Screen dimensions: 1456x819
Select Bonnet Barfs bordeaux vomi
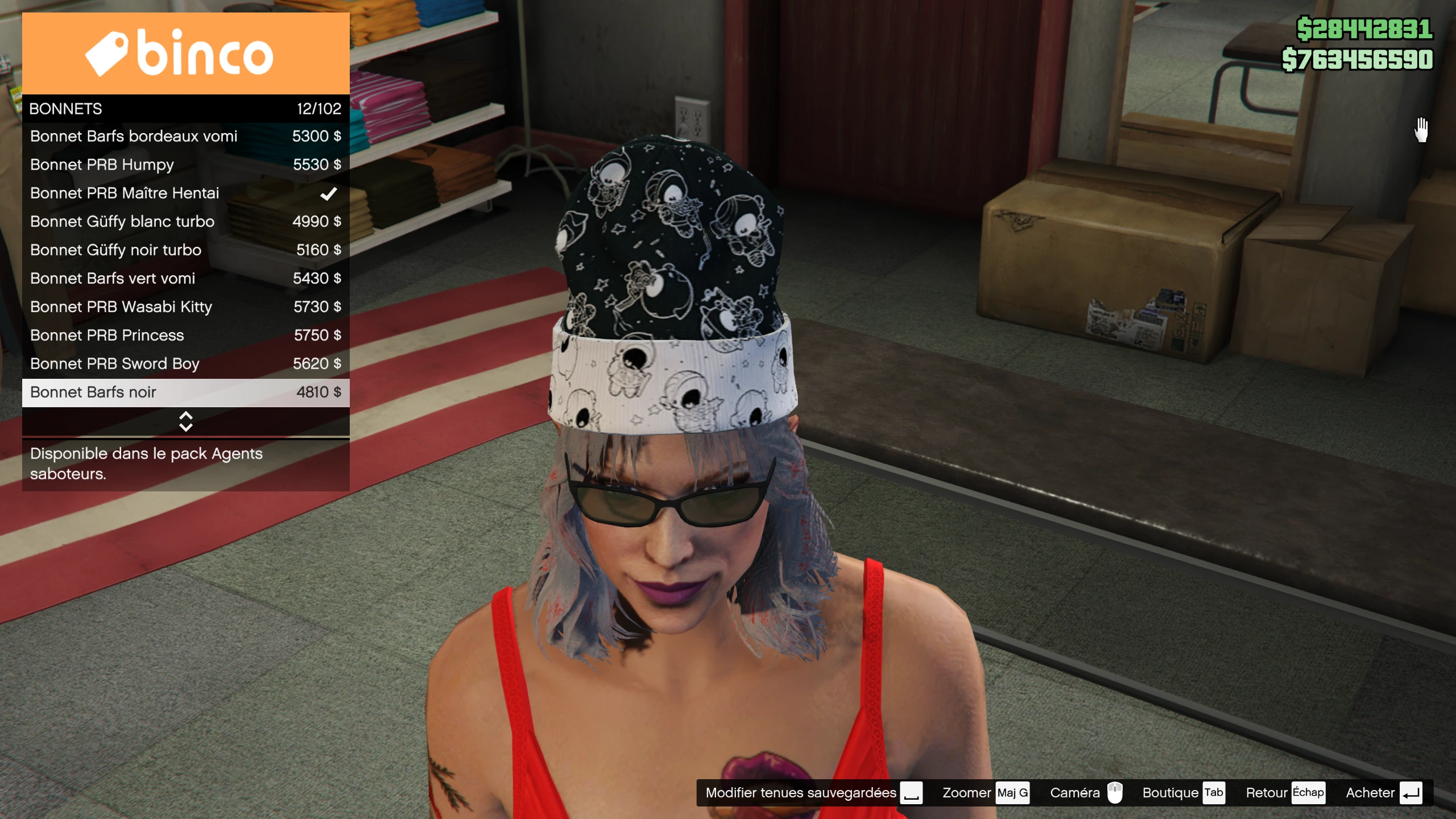[185, 136]
